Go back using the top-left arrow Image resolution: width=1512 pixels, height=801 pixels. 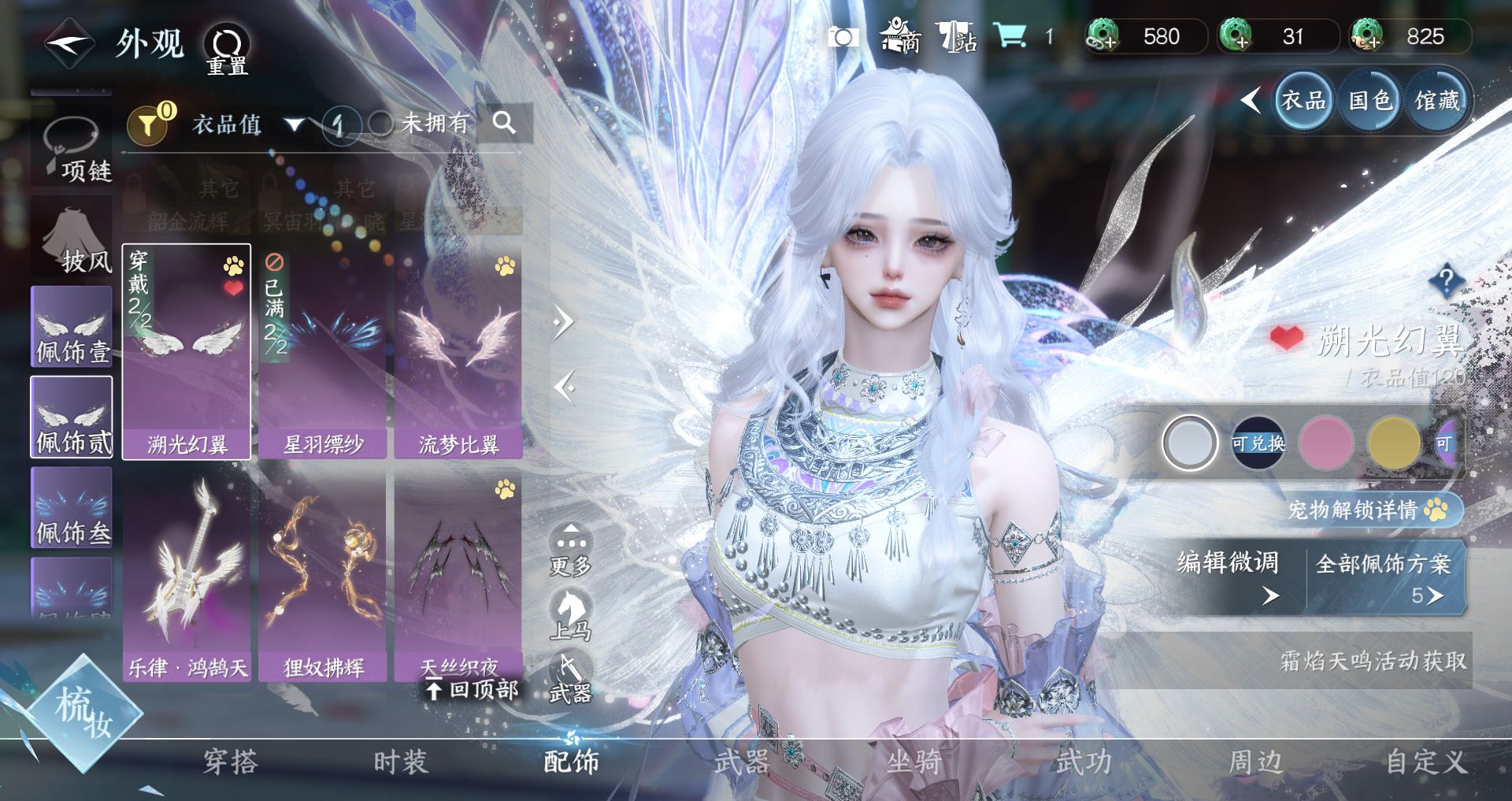69,43
